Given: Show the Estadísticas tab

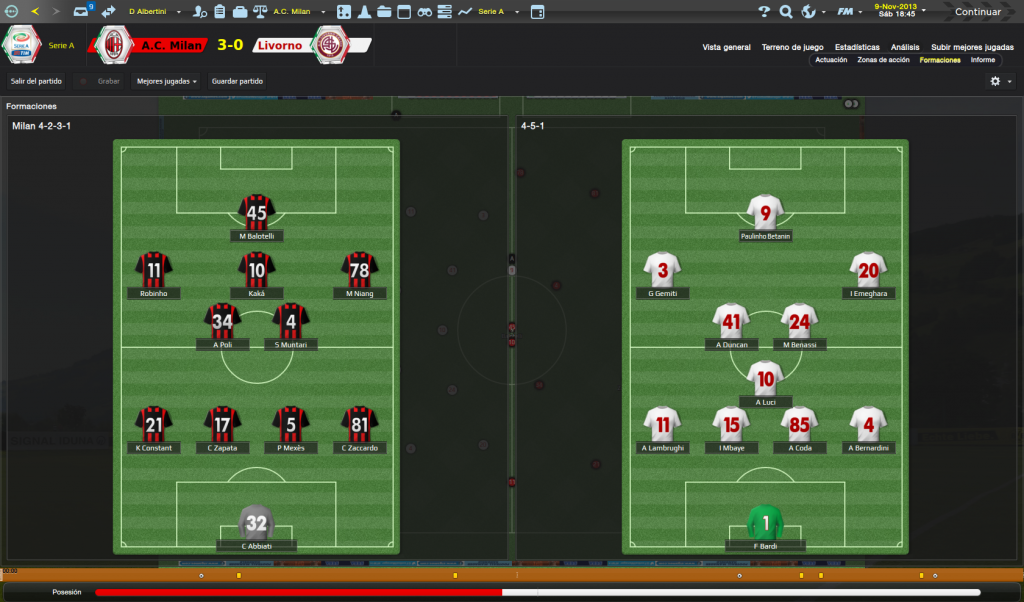Looking at the screenshot, I should click(x=857, y=47).
